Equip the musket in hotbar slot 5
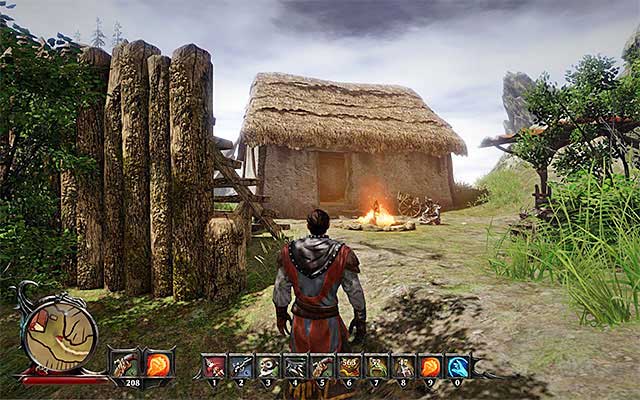Image resolution: width=640 pixels, height=400 pixels. 323,366
